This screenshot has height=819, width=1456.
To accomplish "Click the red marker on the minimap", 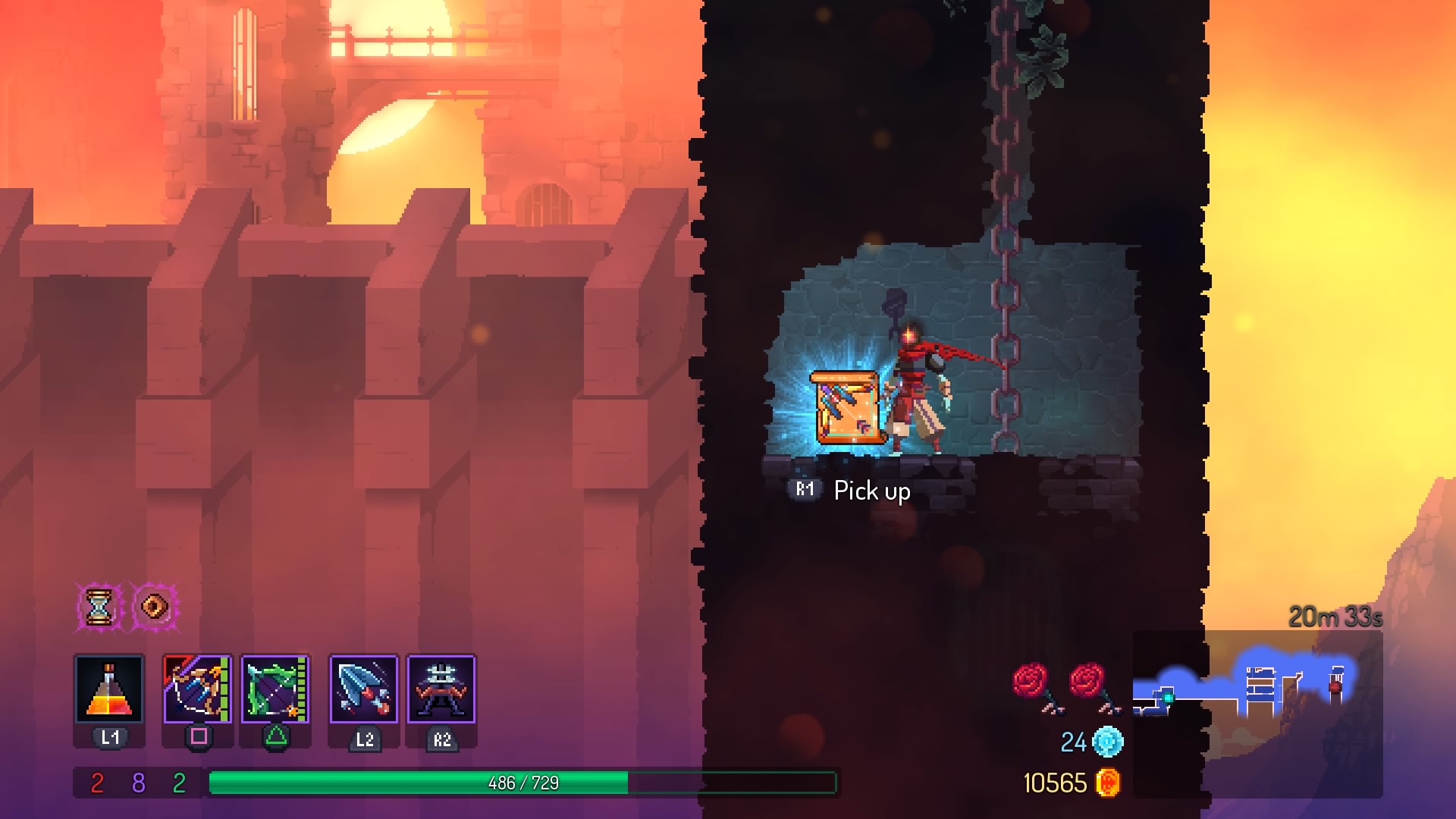I will tap(1335, 687).
